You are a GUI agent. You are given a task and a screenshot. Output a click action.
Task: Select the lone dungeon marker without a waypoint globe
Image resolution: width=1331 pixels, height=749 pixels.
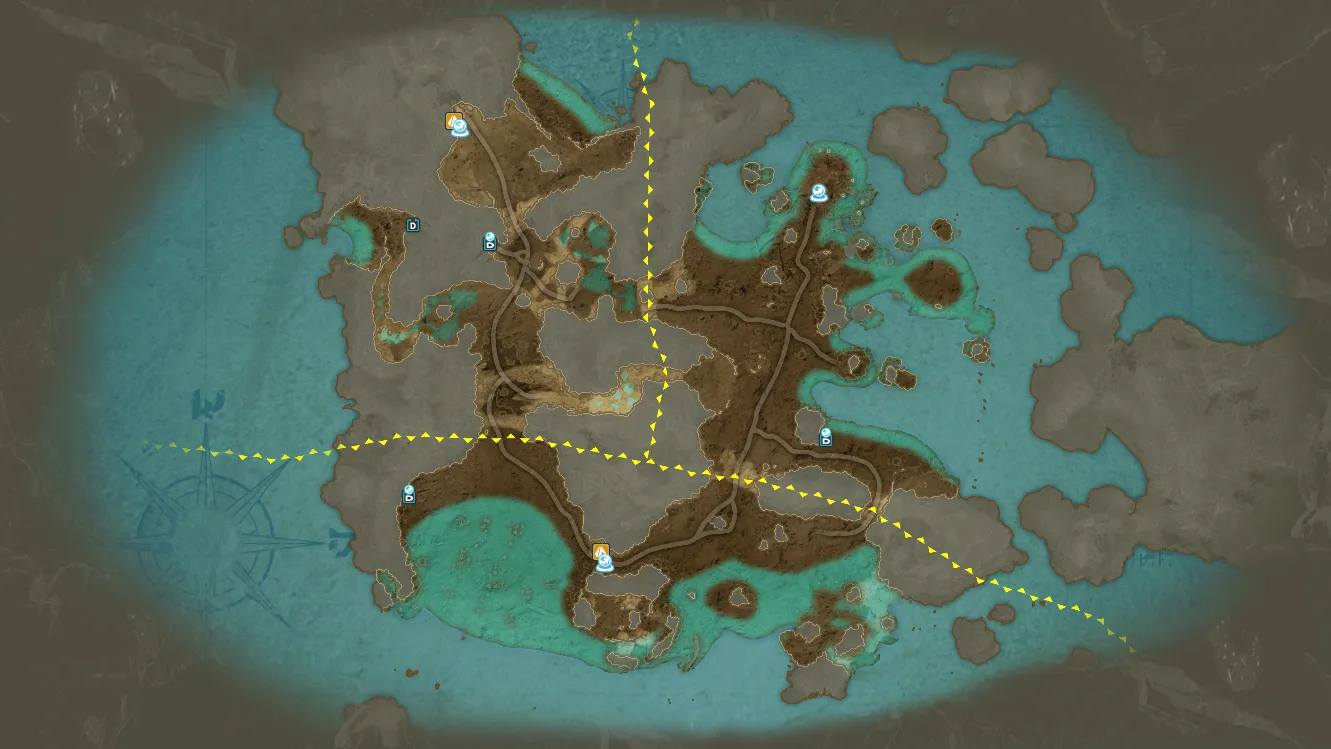[412, 225]
